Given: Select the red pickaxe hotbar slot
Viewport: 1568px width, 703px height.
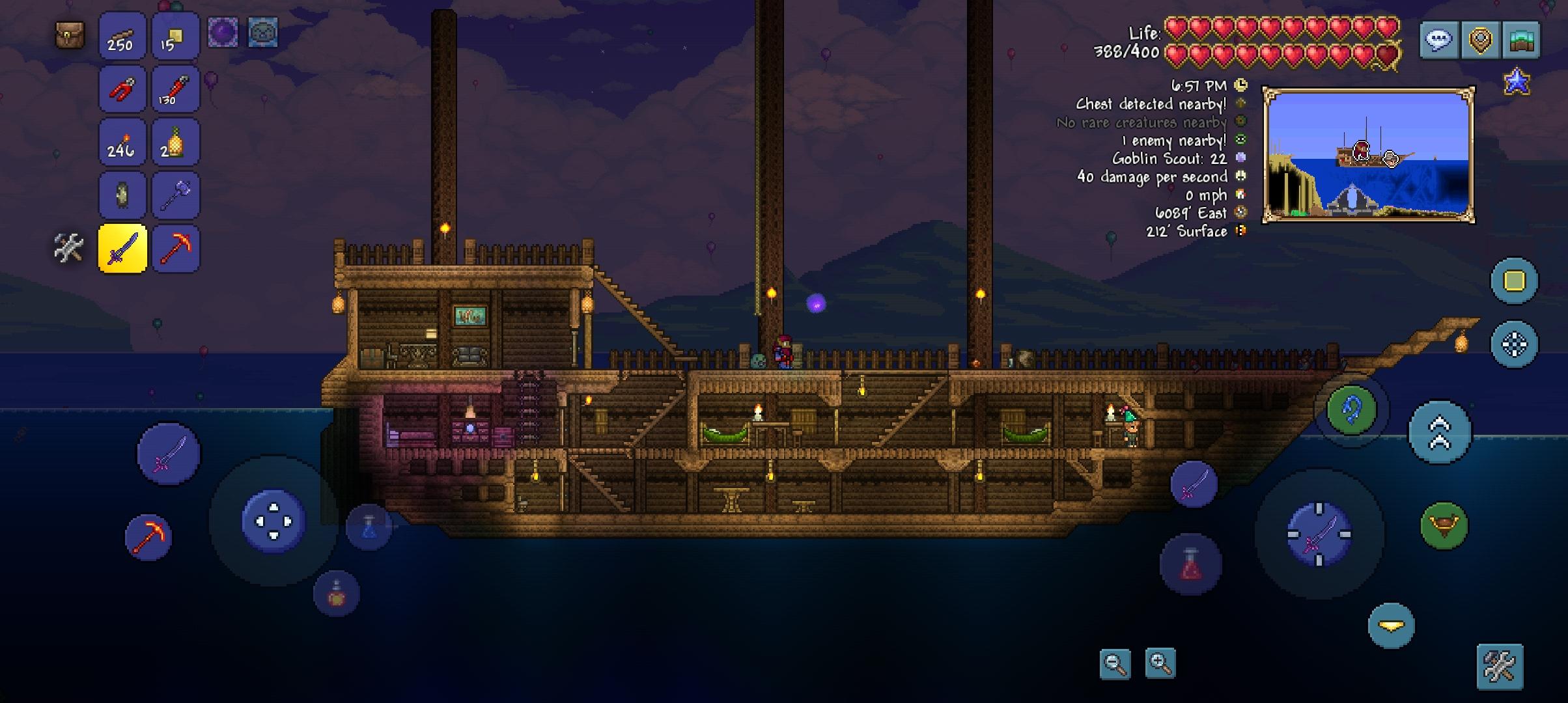Looking at the screenshot, I should (175, 249).
